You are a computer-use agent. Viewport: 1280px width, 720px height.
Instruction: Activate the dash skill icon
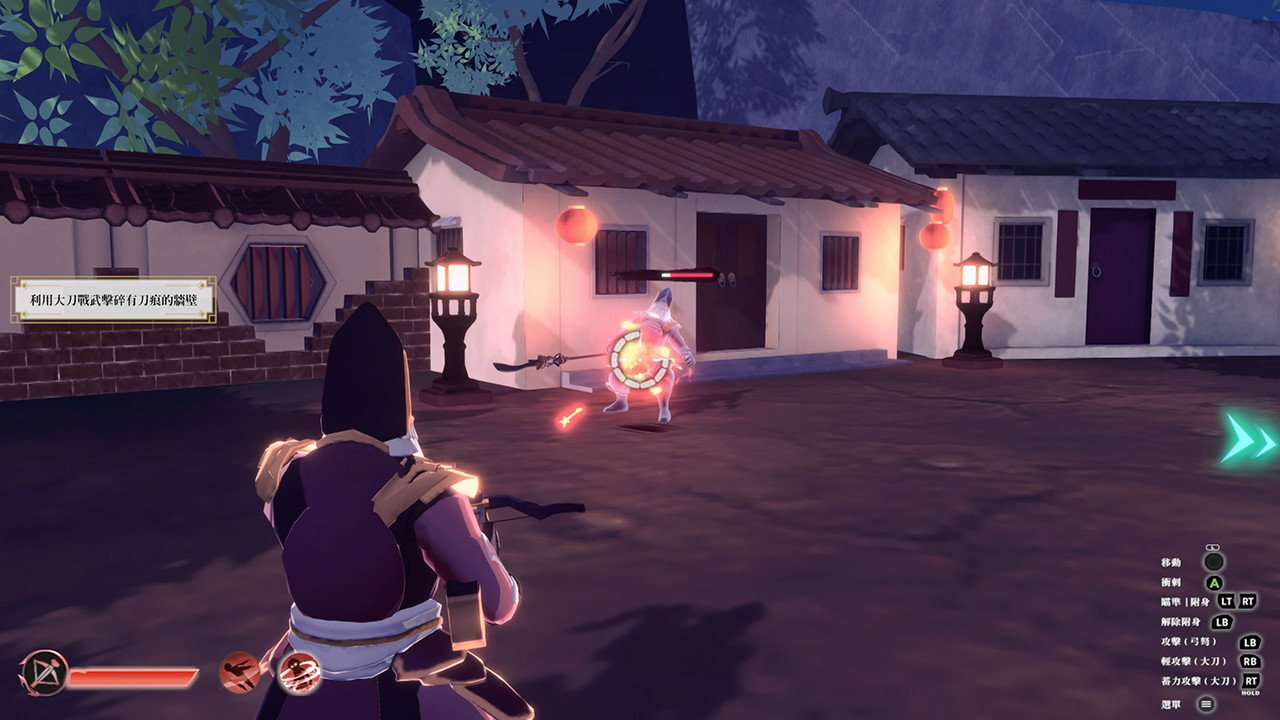237,673
